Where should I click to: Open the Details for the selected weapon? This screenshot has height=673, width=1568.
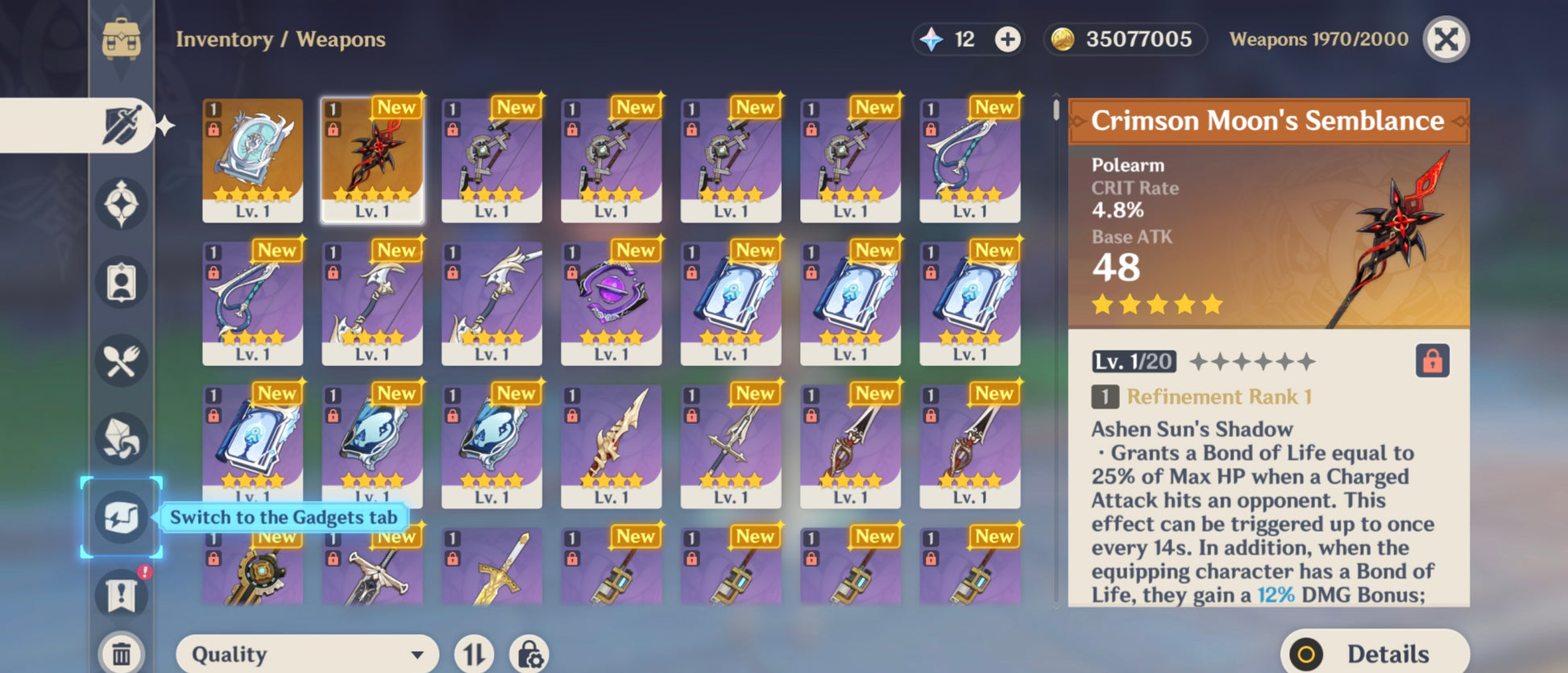tap(1375, 653)
